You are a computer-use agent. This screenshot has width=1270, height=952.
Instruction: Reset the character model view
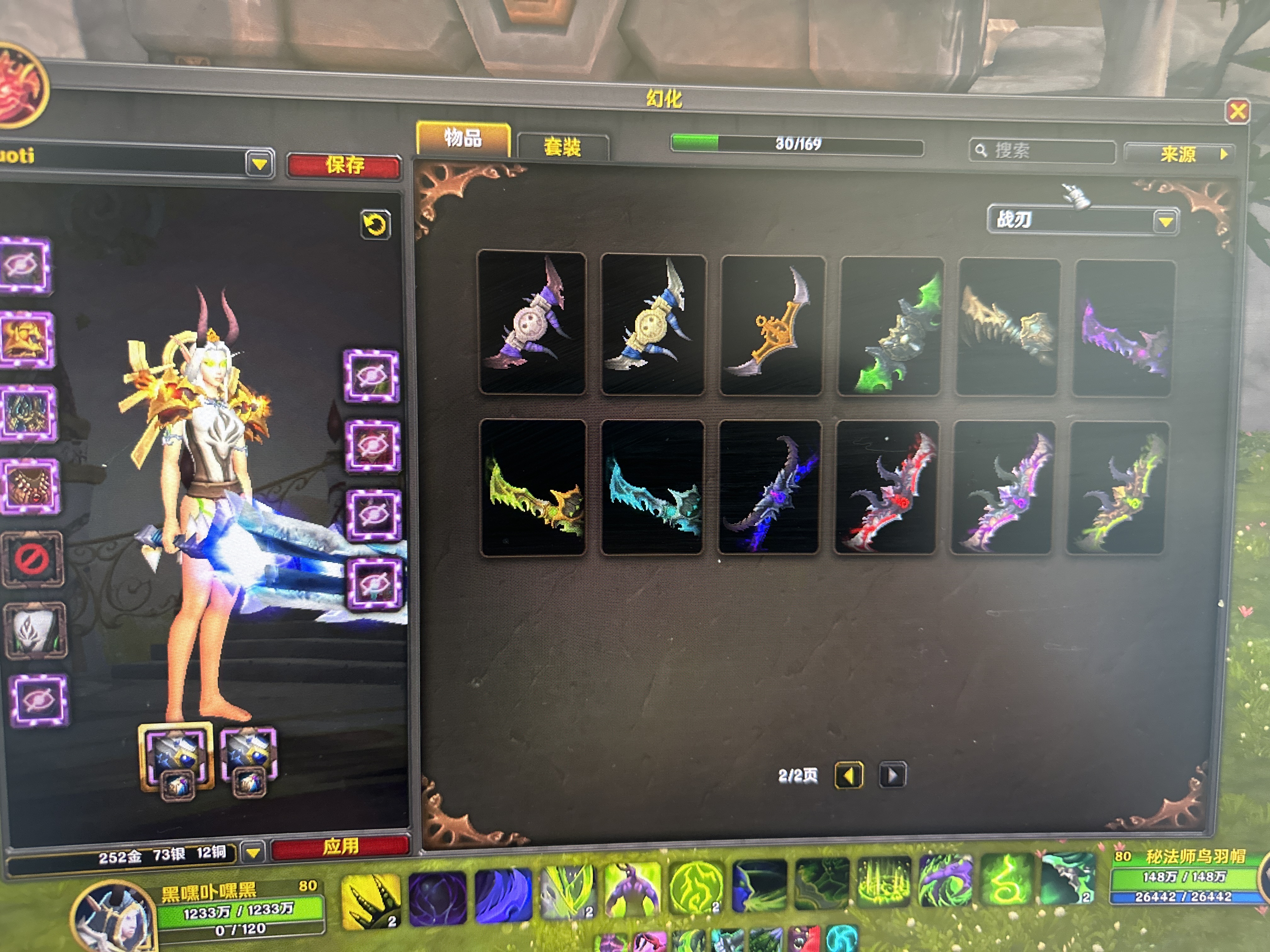click(x=375, y=224)
